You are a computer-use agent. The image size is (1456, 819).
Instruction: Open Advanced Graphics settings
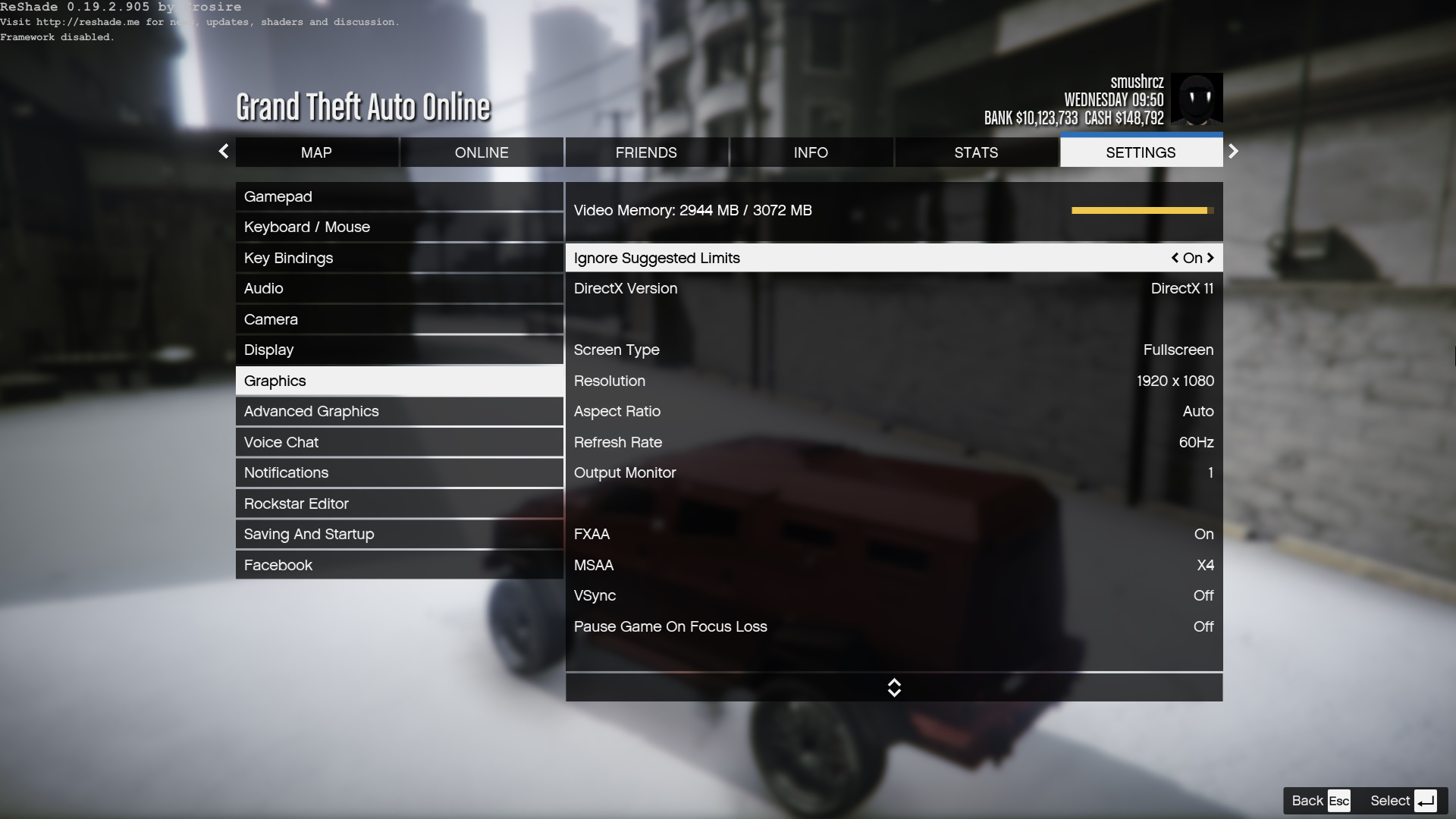[x=399, y=411]
